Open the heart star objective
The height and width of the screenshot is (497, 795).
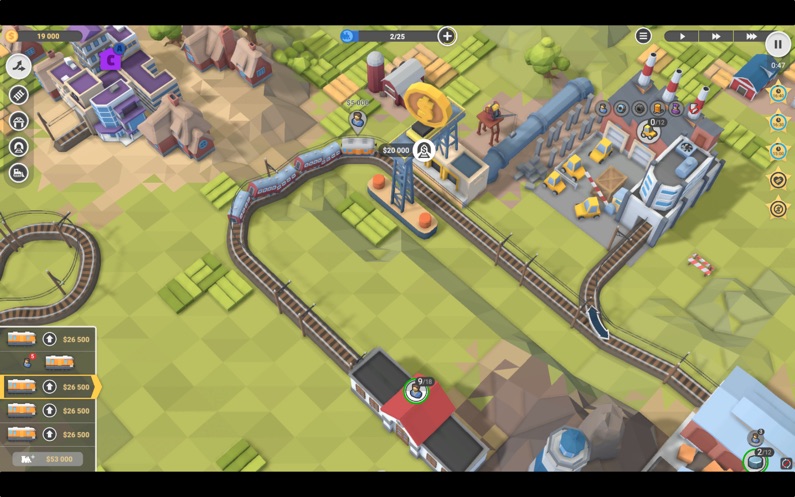point(778,181)
